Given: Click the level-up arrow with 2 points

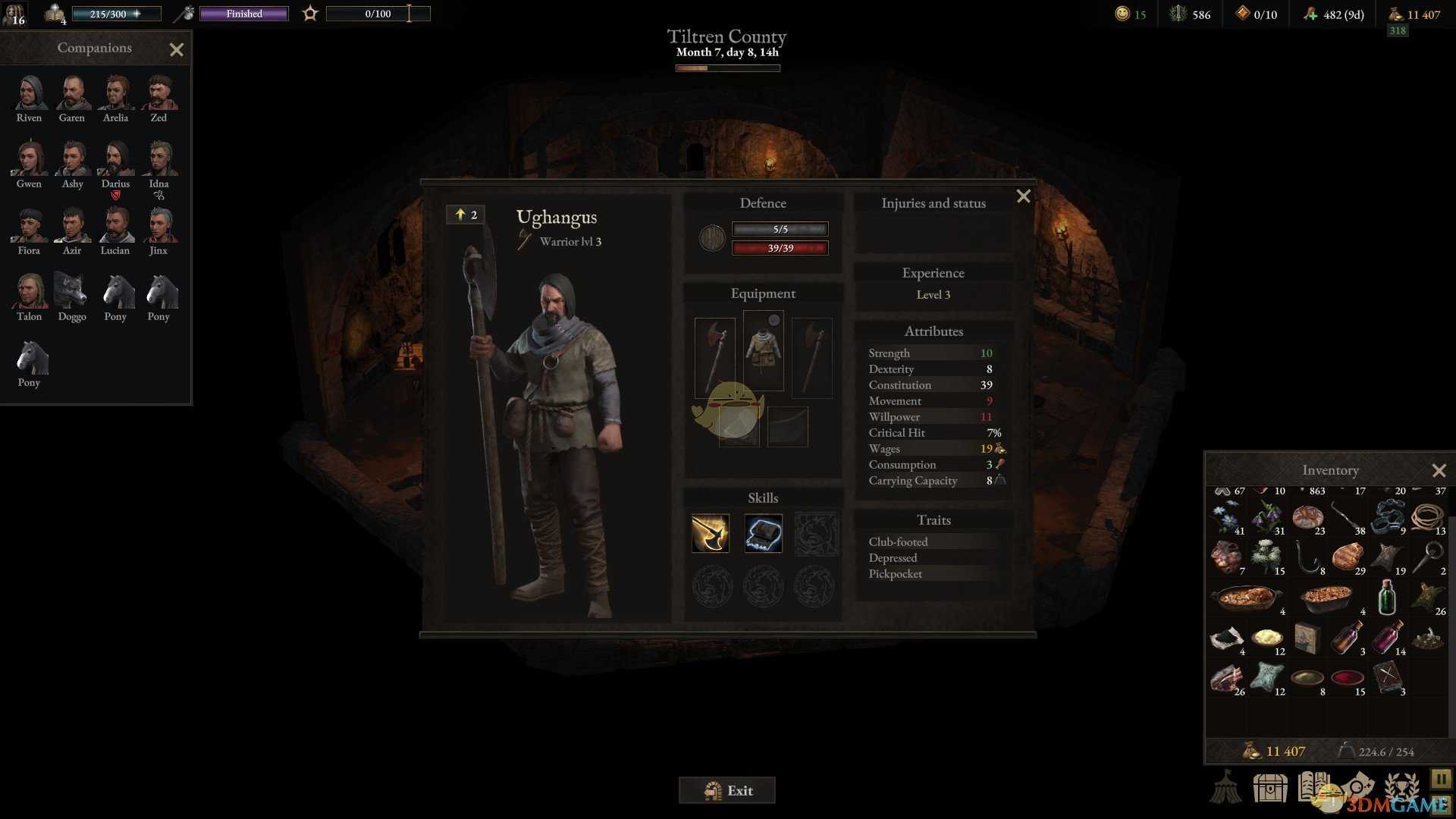Looking at the screenshot, I should tap(465, 215).
